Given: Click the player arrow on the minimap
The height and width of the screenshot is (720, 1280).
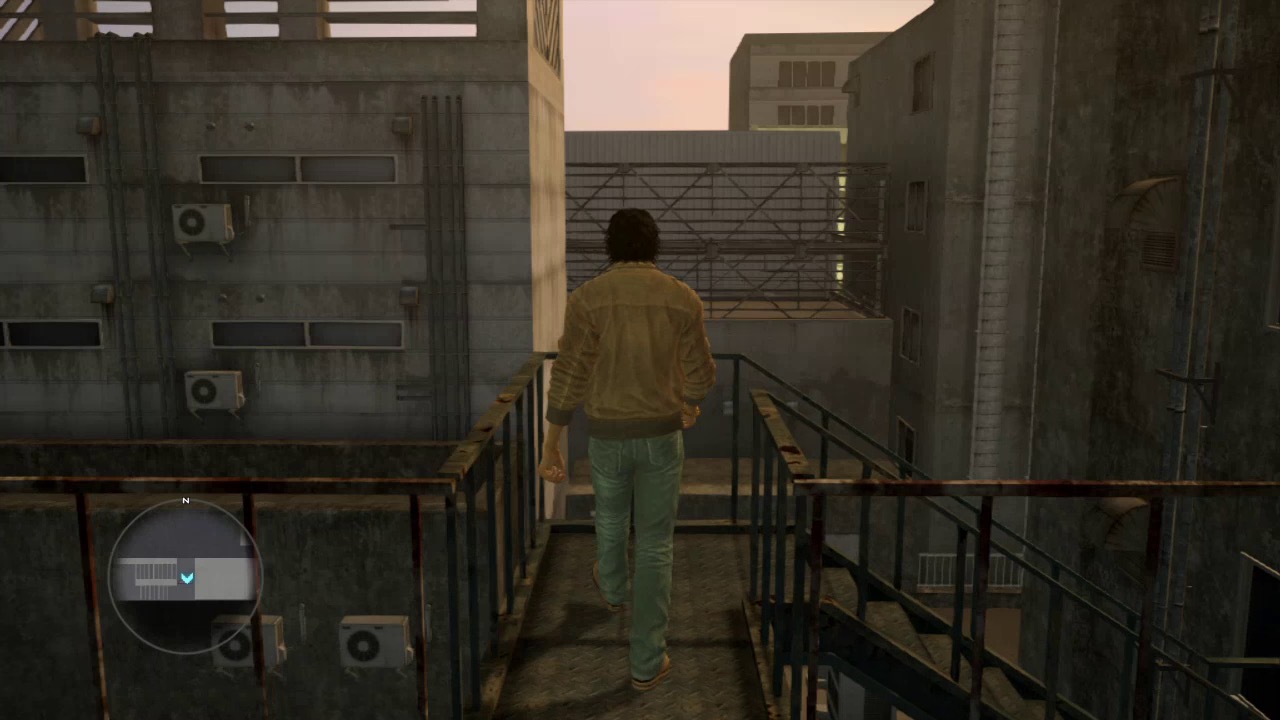Looking at the screenshot, I should [187, 578].
